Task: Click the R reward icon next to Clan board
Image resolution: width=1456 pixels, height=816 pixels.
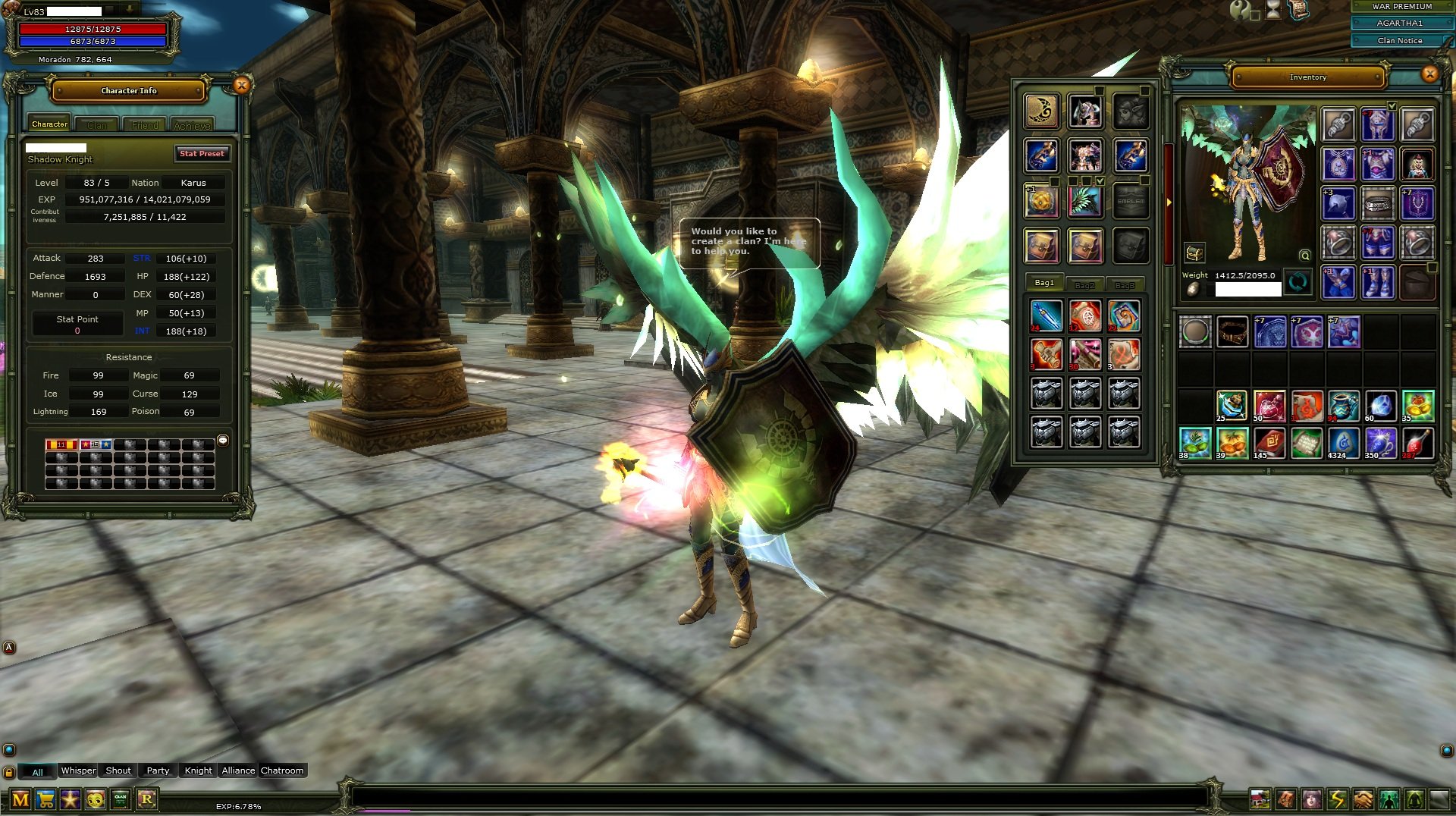Action: pos(147,799)
